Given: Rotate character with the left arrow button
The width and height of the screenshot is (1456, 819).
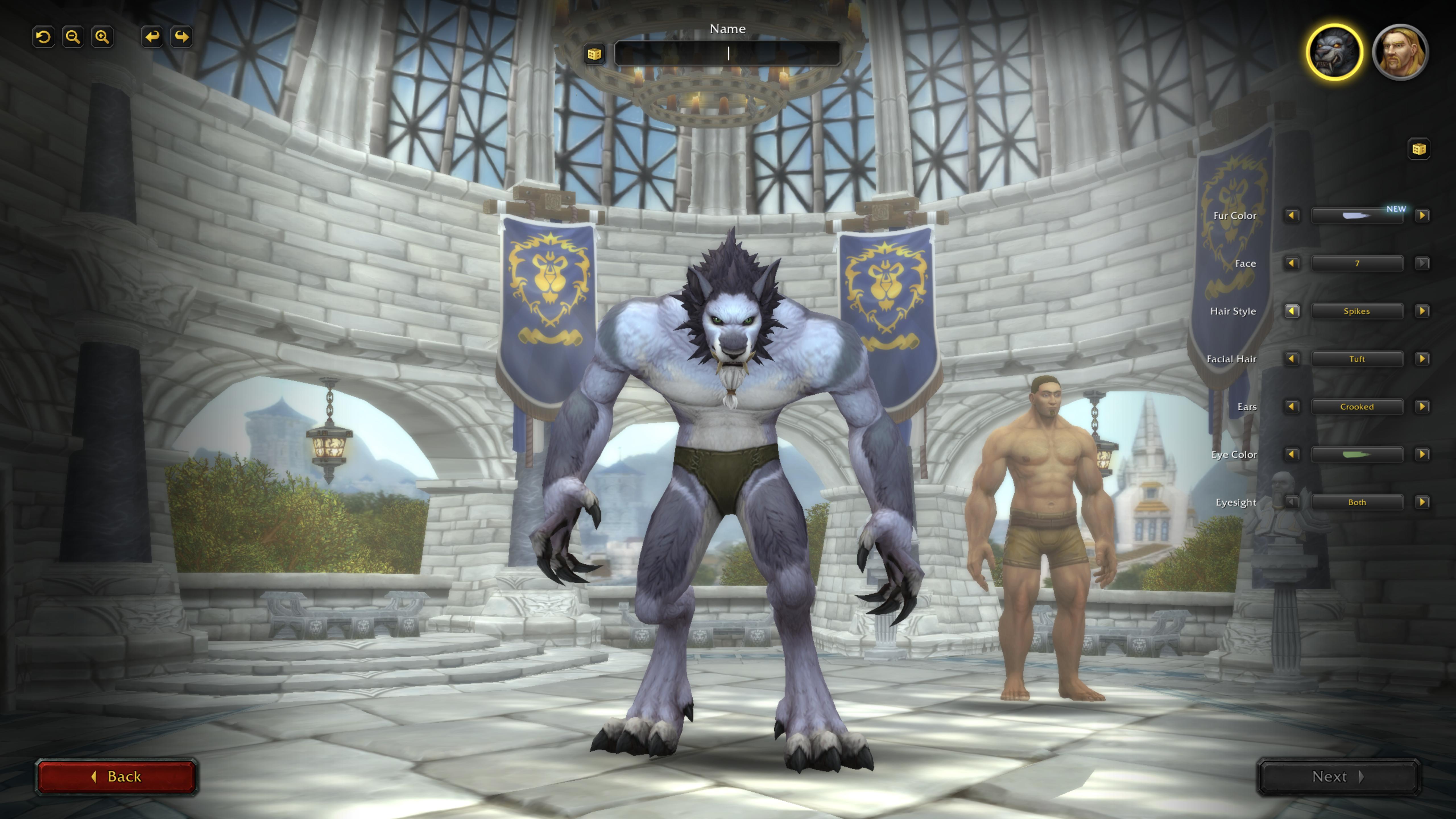Looking at the screenshot, I should pos(152,37).
